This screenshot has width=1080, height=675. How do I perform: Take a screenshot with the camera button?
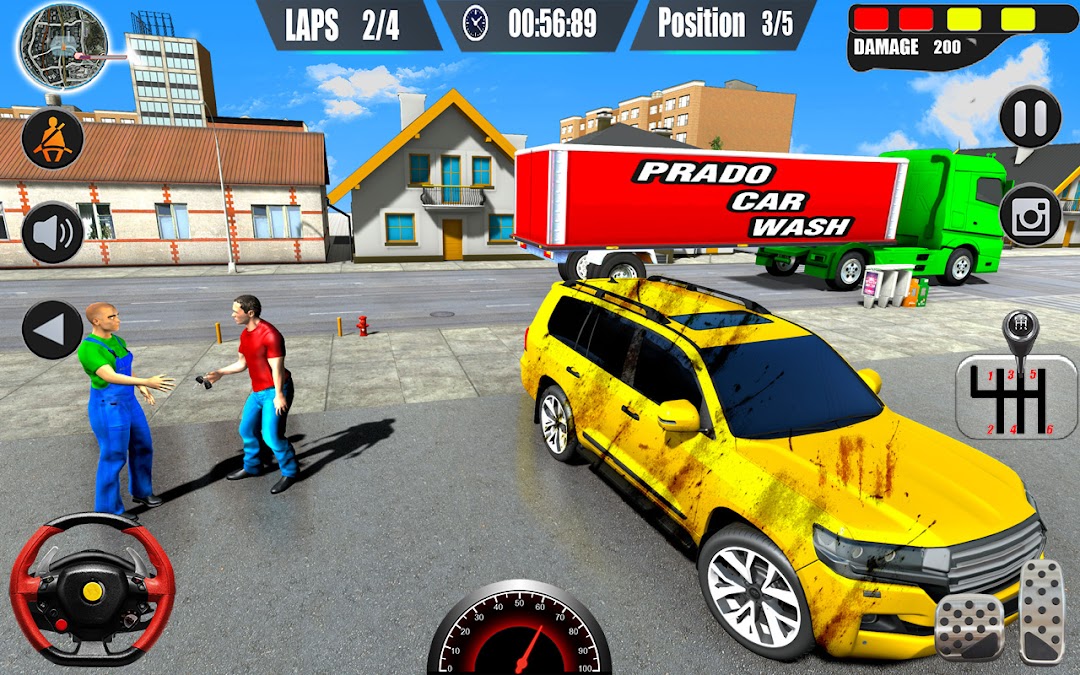pos(1030,214)
